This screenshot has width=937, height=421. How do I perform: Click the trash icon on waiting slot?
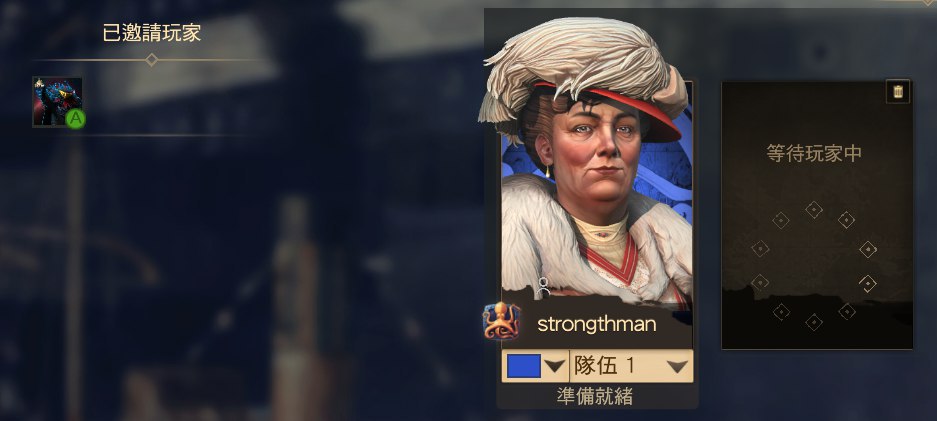[x=898, y=92]
